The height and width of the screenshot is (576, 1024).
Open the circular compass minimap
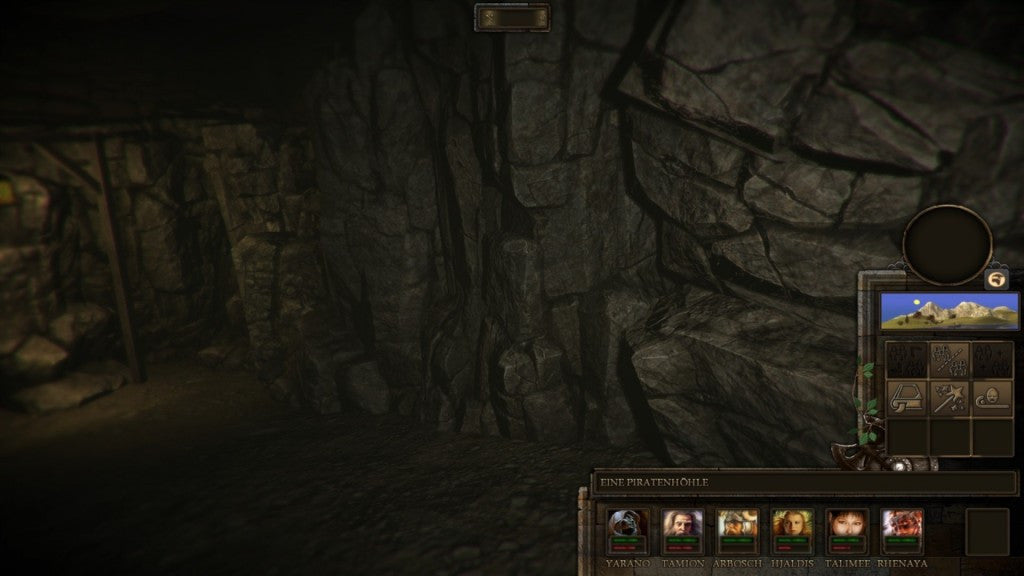[x=947, y=245]
